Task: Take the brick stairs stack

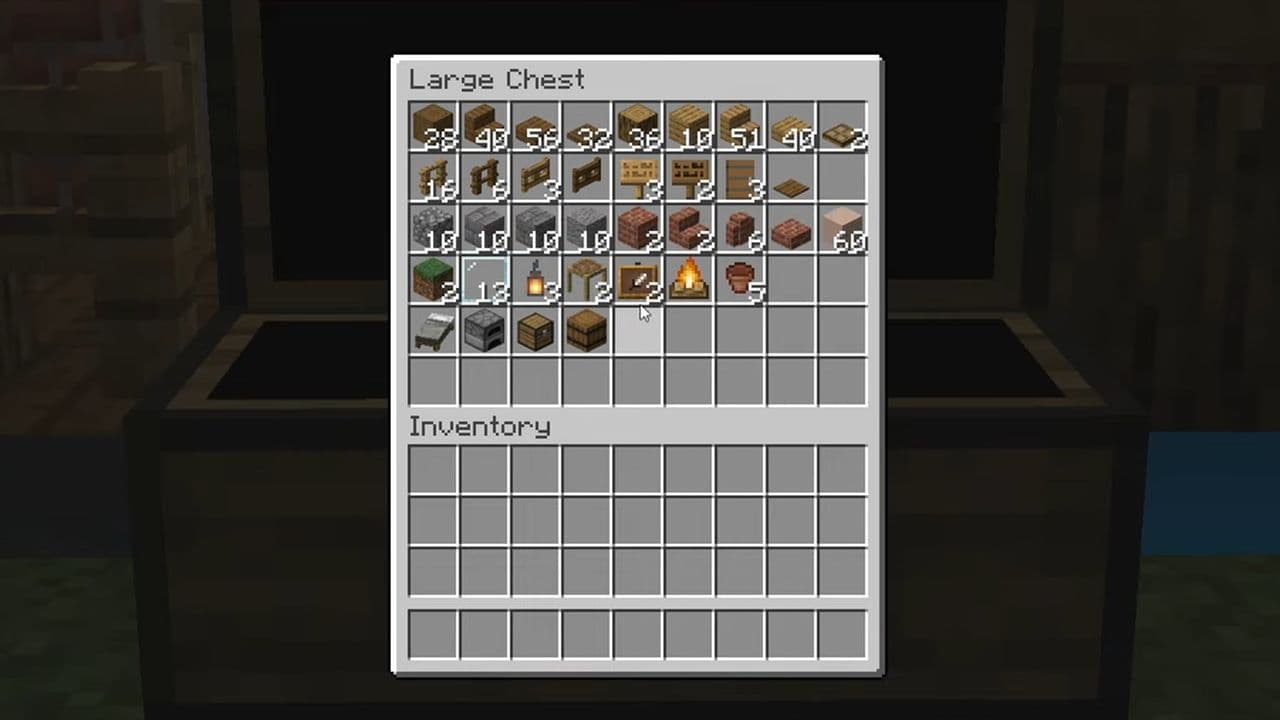Action: tap(689, 229)
